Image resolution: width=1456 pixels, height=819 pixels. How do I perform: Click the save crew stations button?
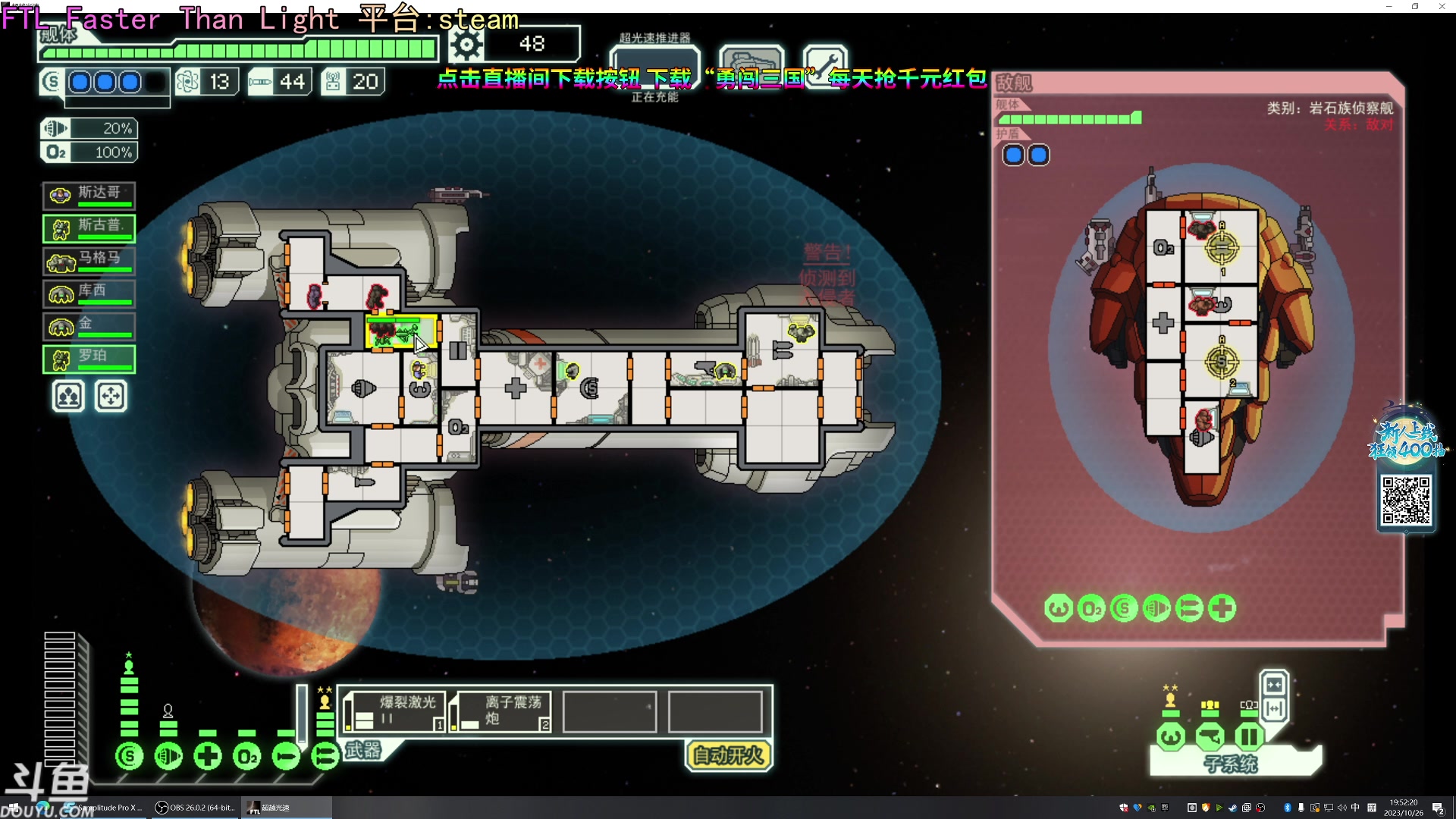68,396
